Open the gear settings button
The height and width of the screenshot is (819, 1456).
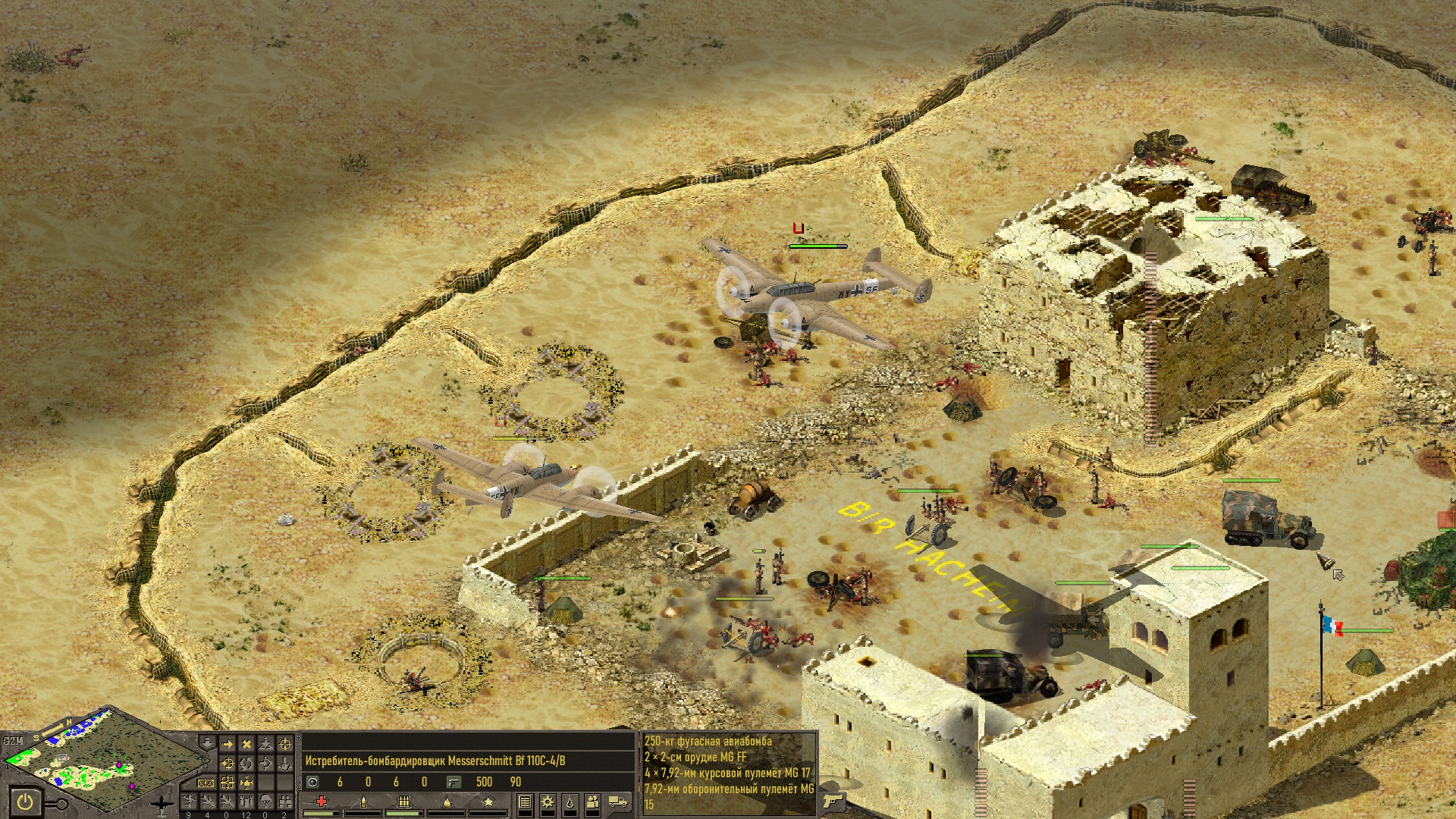pos(547,802)
